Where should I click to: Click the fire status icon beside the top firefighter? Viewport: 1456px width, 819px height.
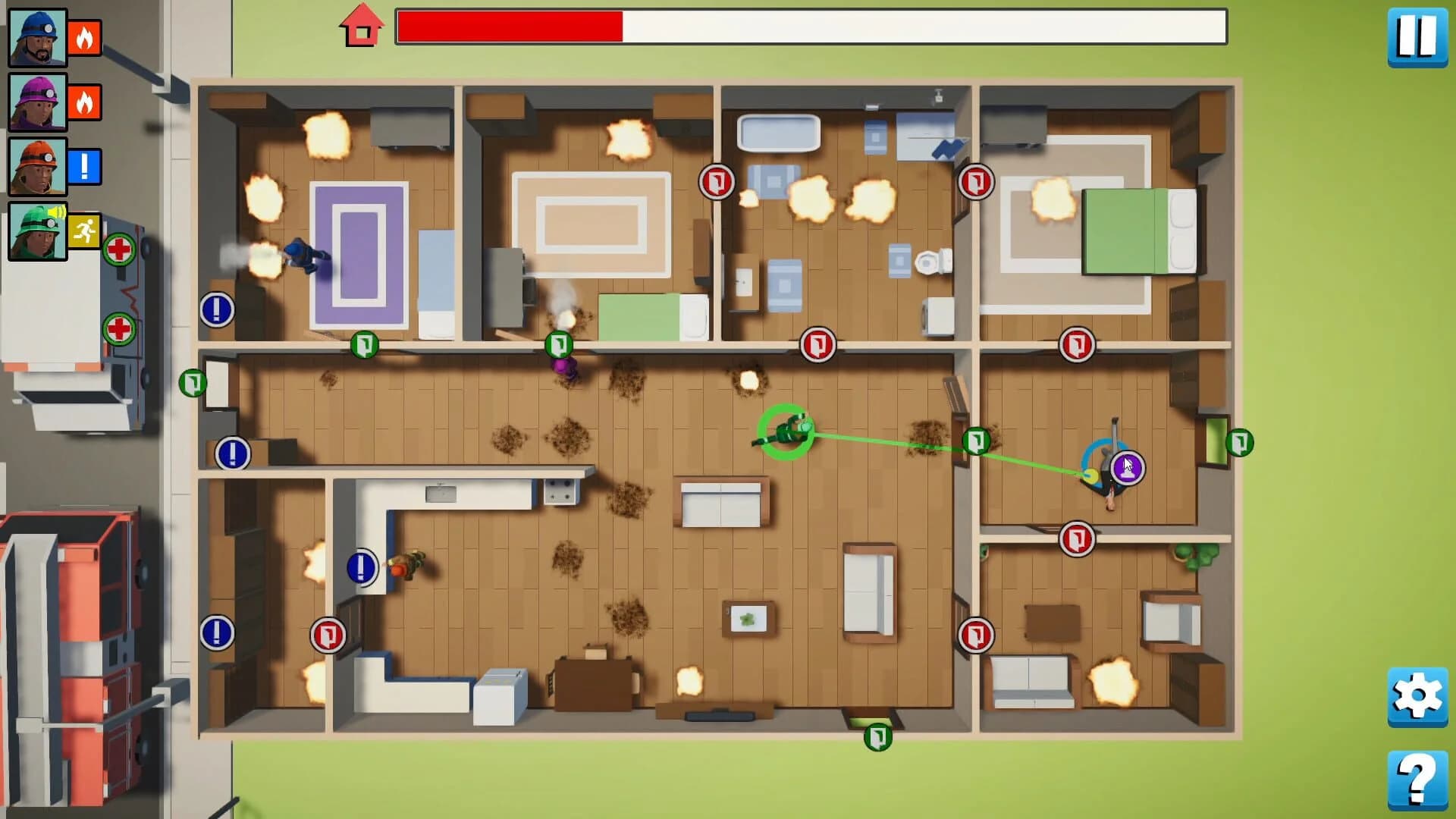point(86,37)
